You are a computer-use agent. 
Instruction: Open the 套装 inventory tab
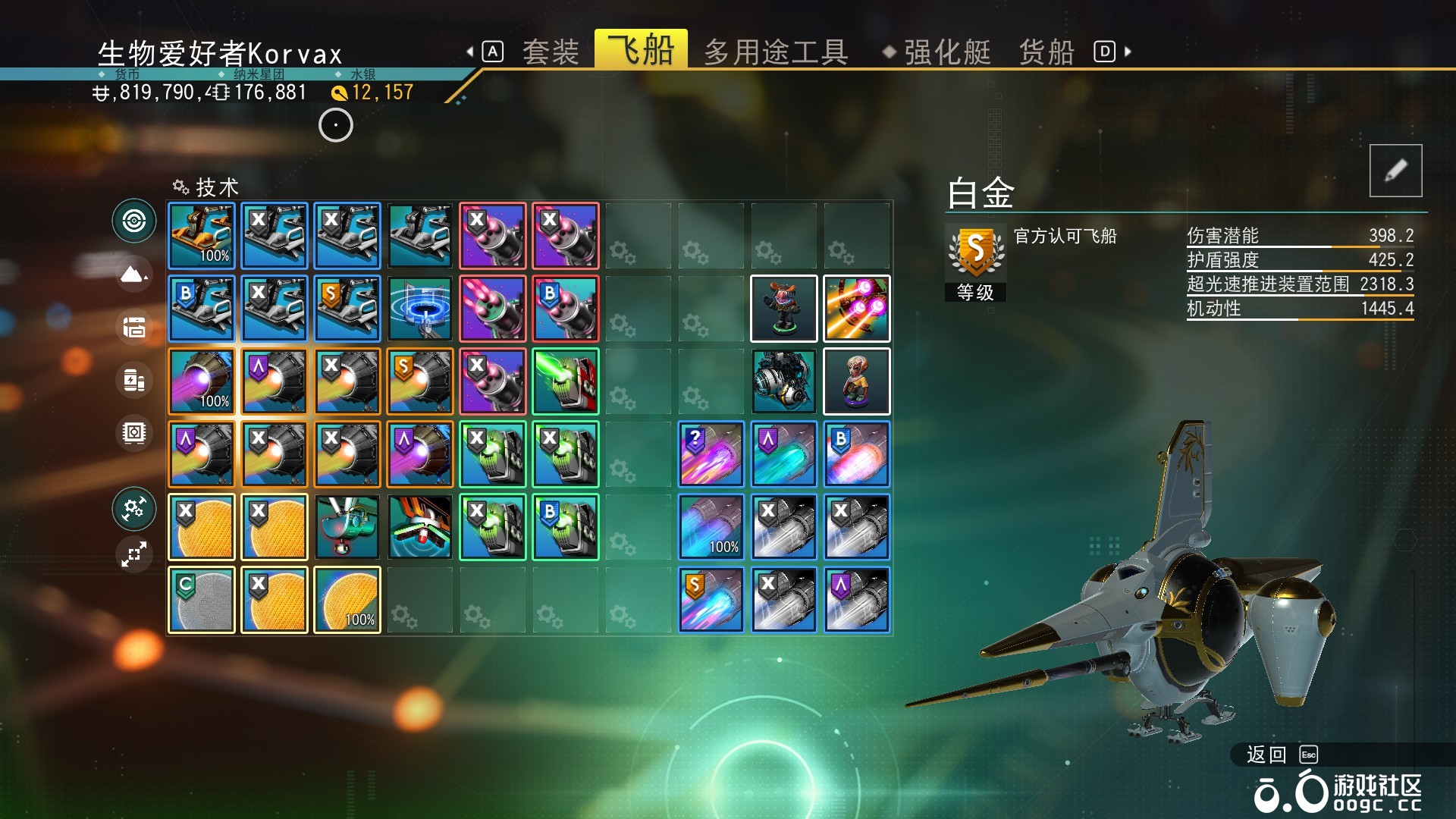(551, 52)
